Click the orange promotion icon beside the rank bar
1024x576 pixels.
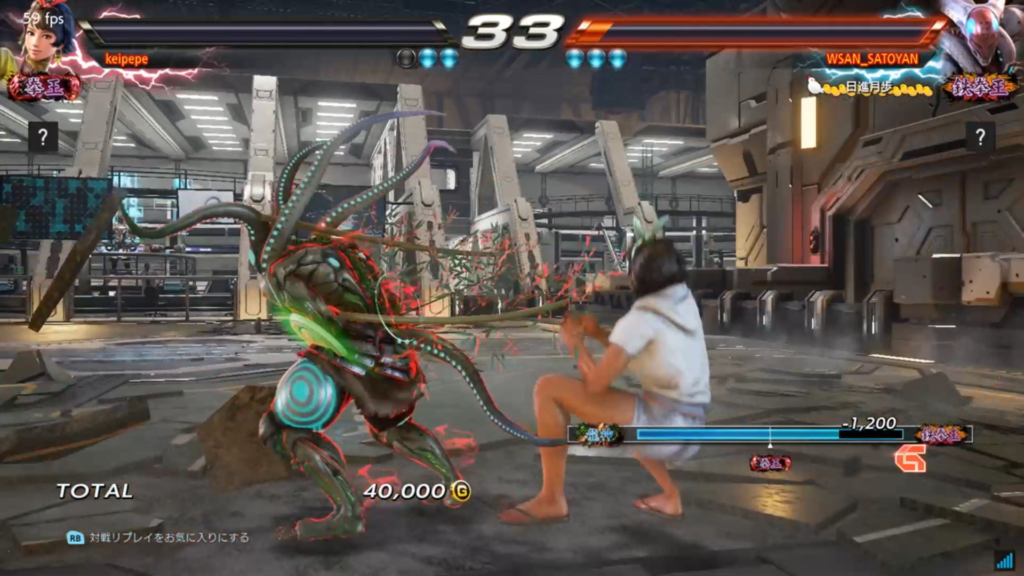[x=910, y=458]
